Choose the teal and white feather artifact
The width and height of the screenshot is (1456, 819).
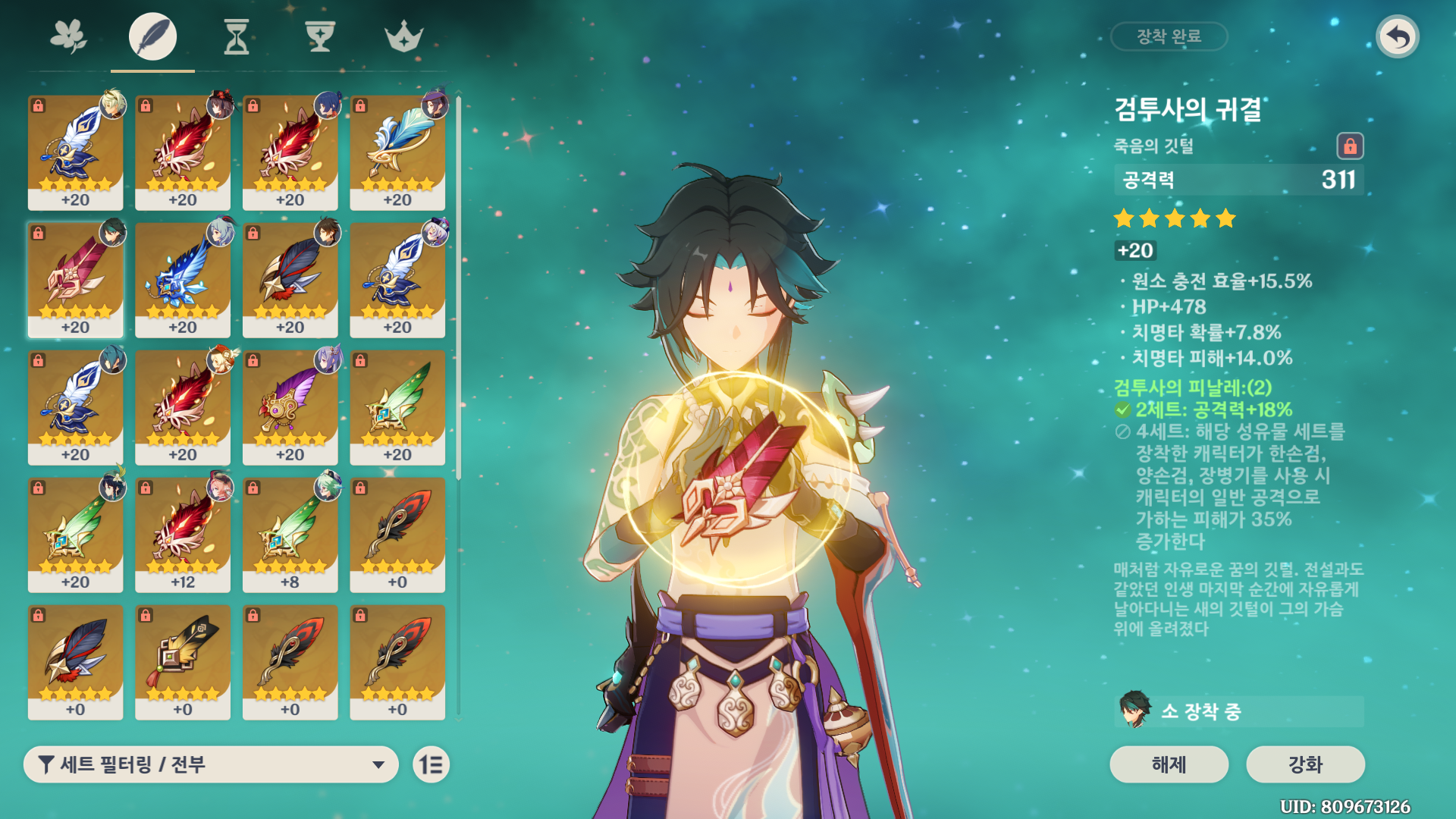coord(397,152)
